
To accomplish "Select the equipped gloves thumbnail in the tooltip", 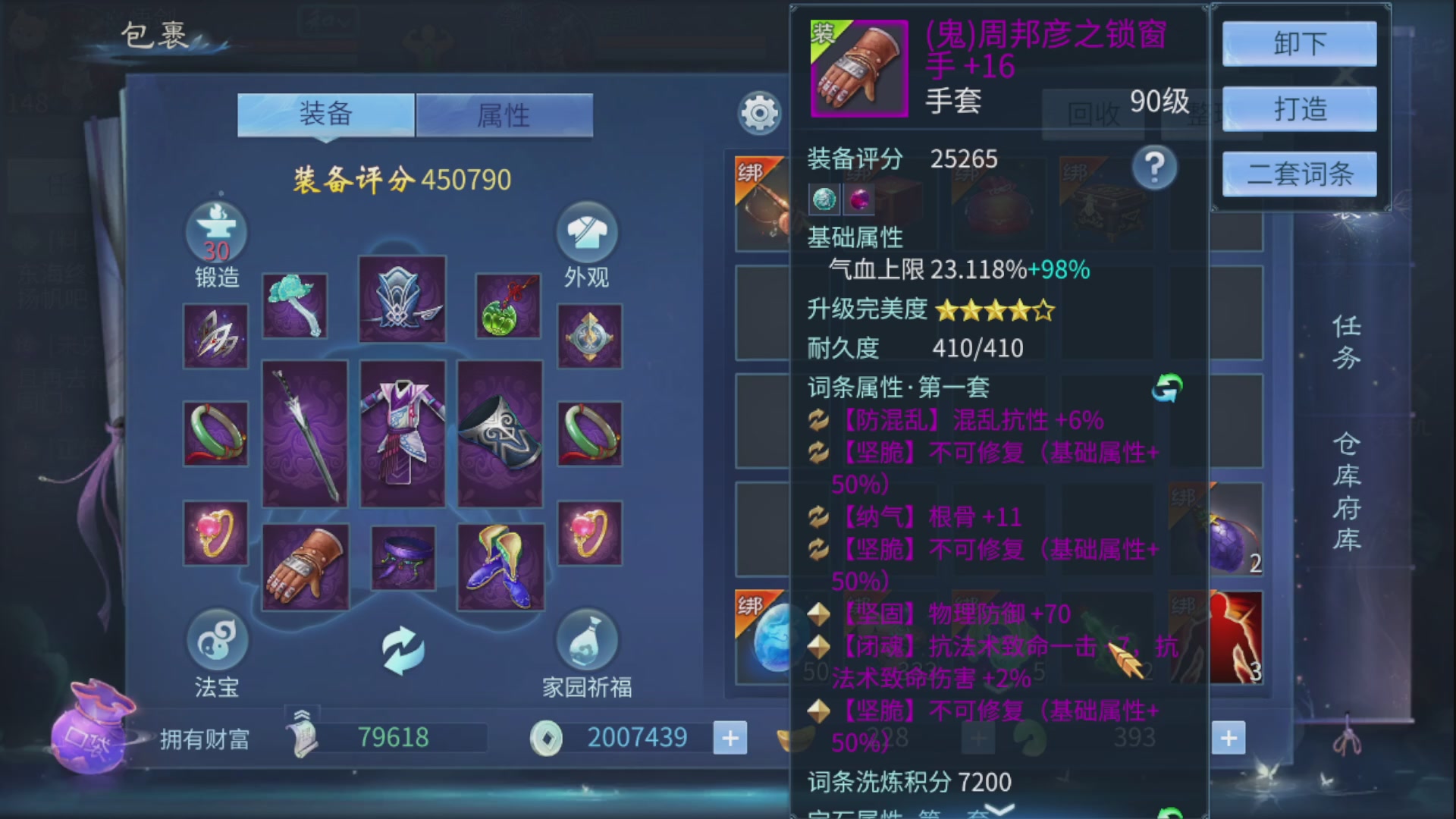I will pyautogui.click(x=858, y=68).
